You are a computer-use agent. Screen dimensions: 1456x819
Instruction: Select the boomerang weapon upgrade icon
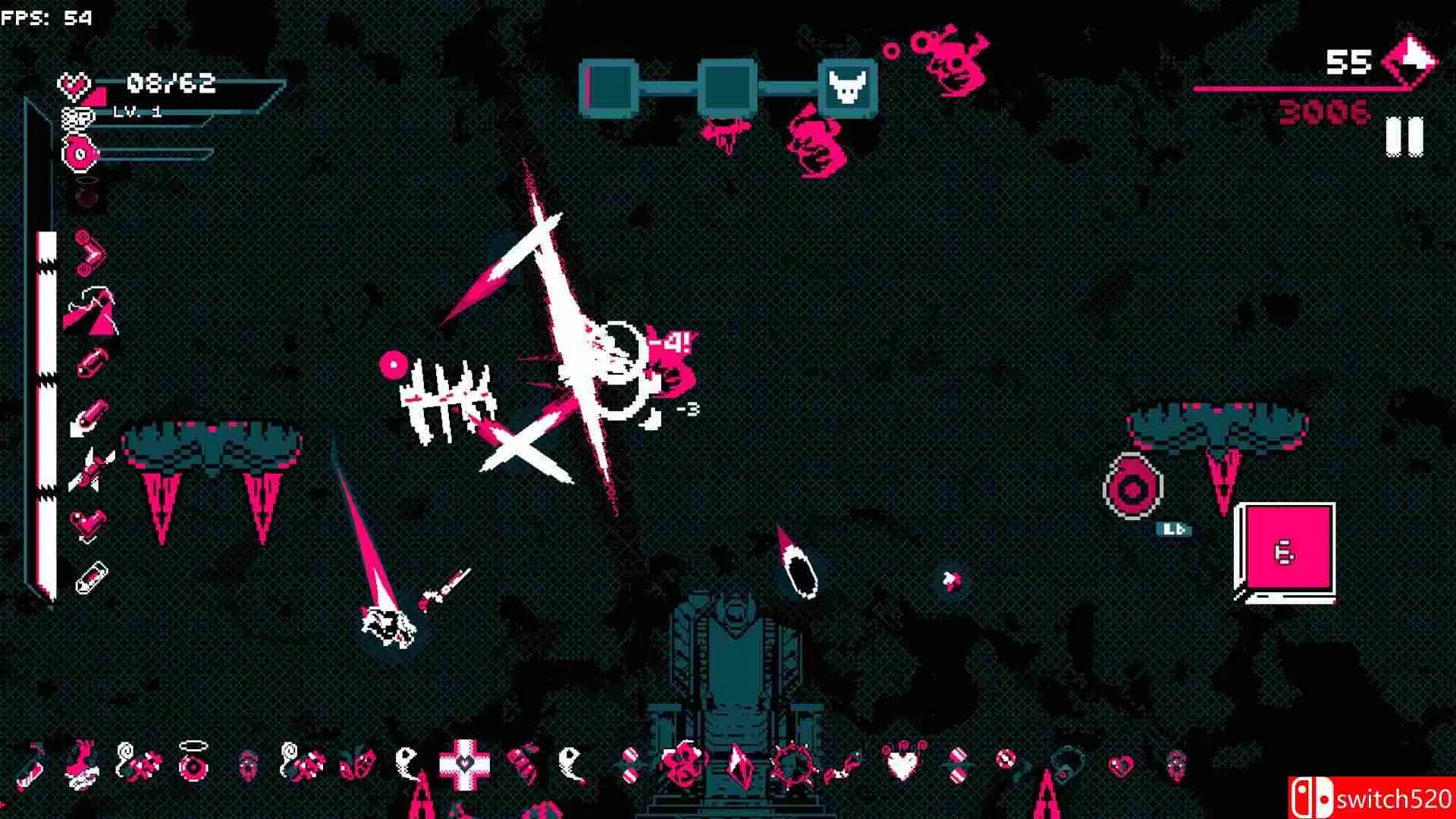[x=90, y=254]
